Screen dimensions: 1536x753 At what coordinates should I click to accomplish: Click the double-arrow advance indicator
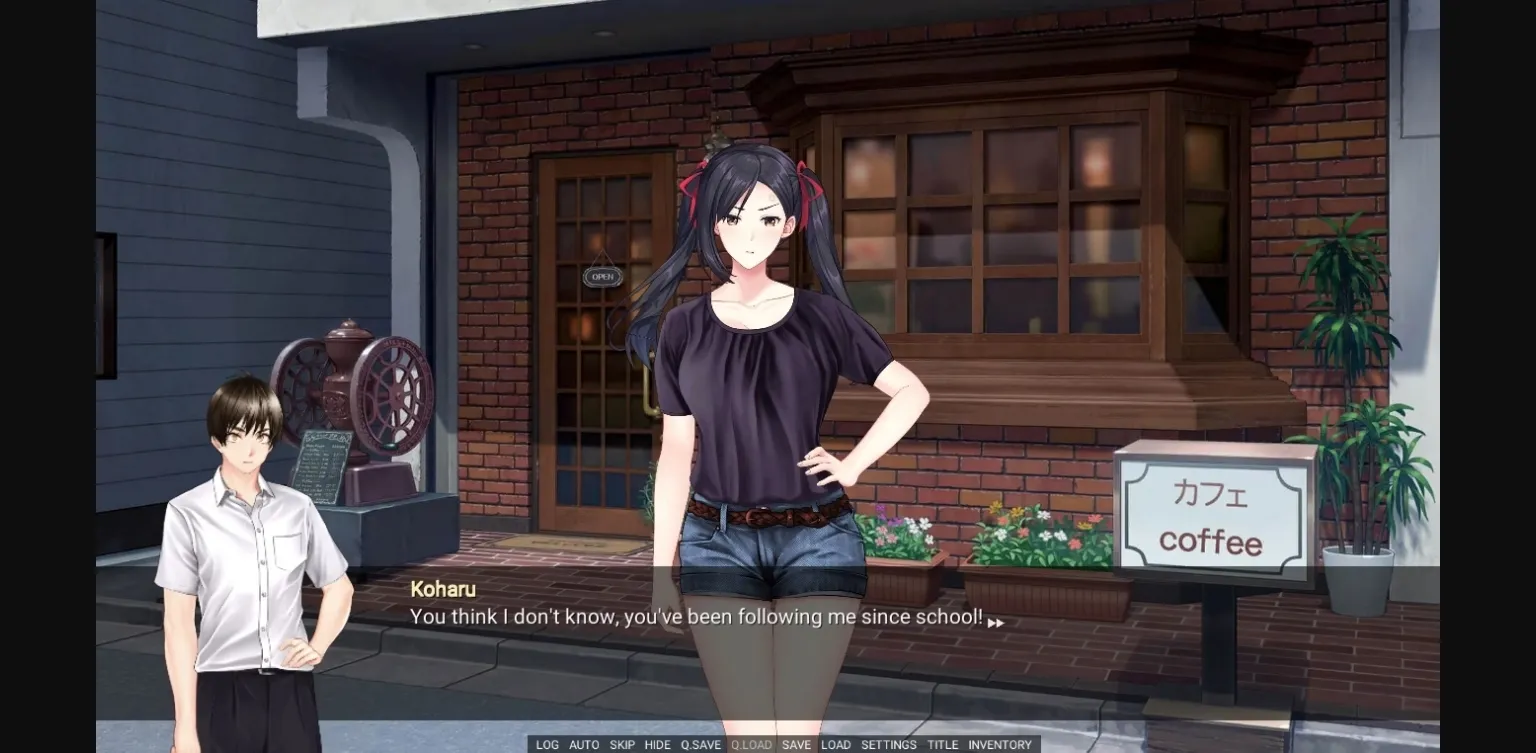tap(995, 622)
